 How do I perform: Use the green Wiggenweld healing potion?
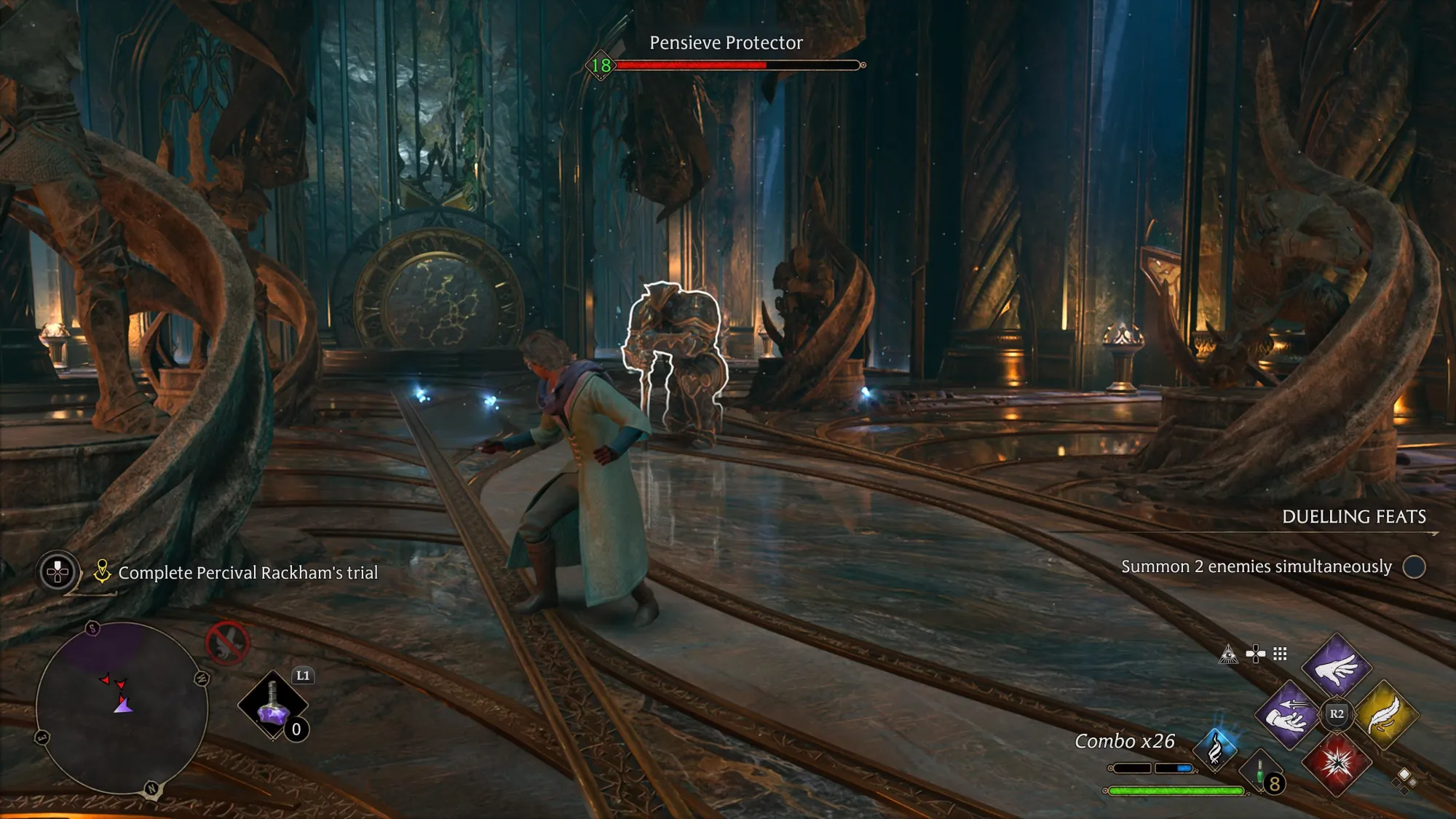(1262, 776)
